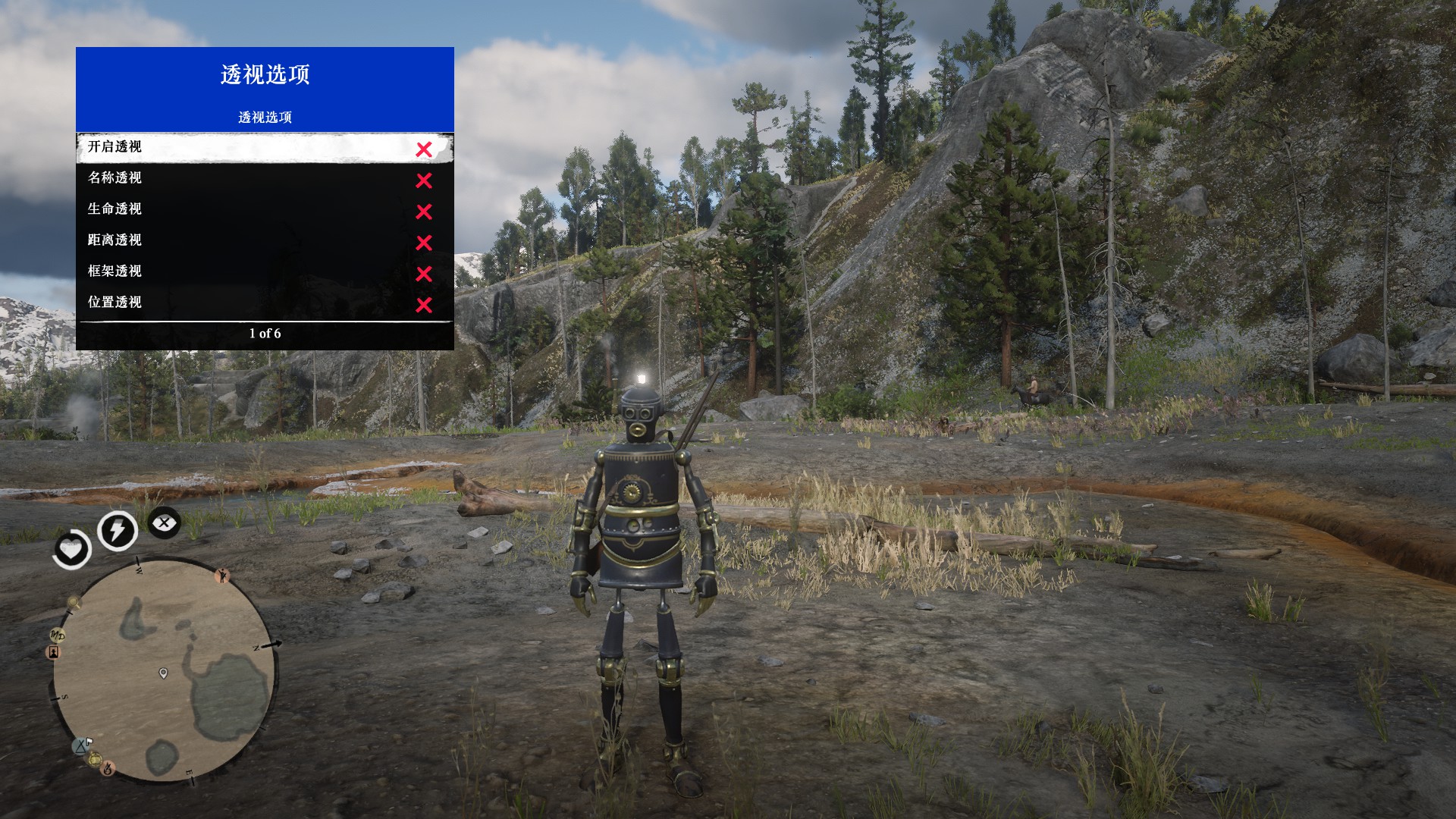Choose the 位置透视 entry
The image size is (1456, 819).
tap(265, 303)
